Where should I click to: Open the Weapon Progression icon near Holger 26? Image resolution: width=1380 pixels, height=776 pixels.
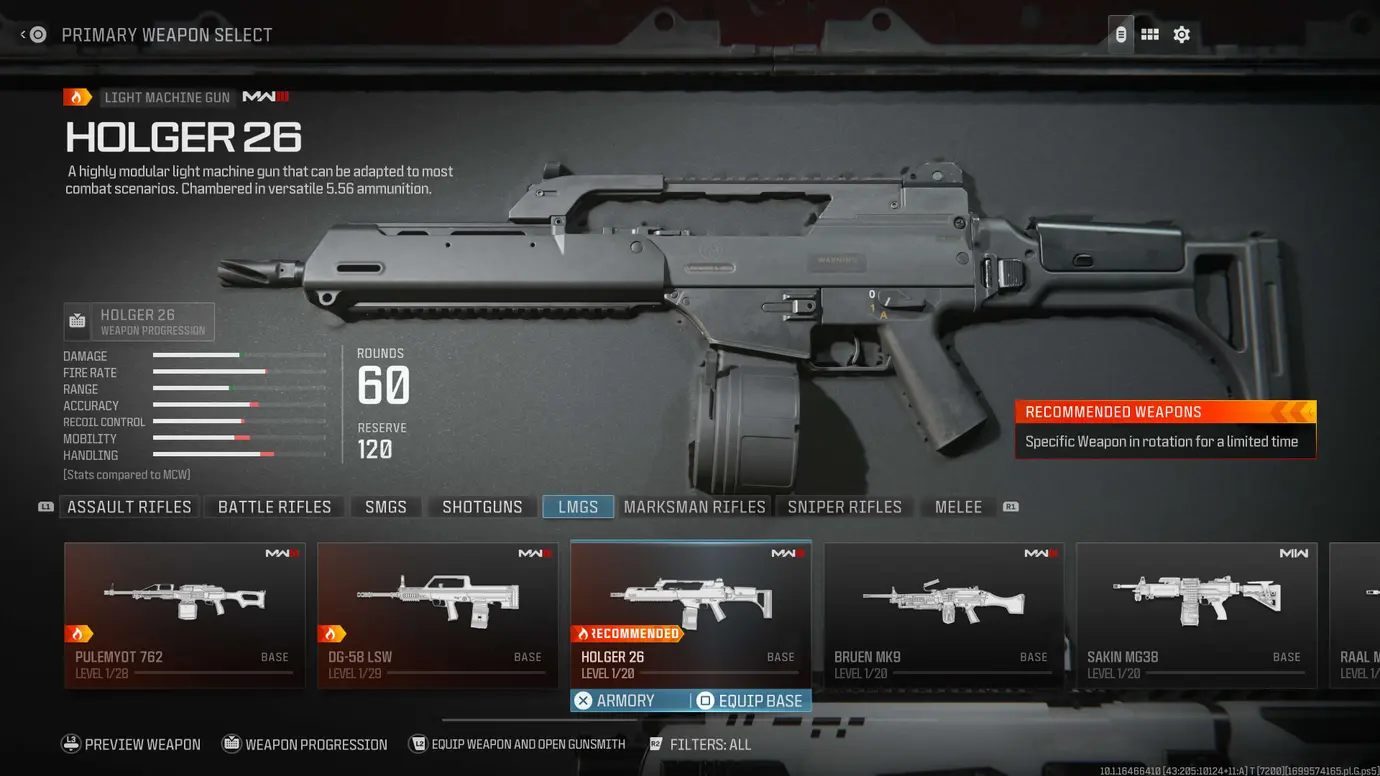(77, 321)
